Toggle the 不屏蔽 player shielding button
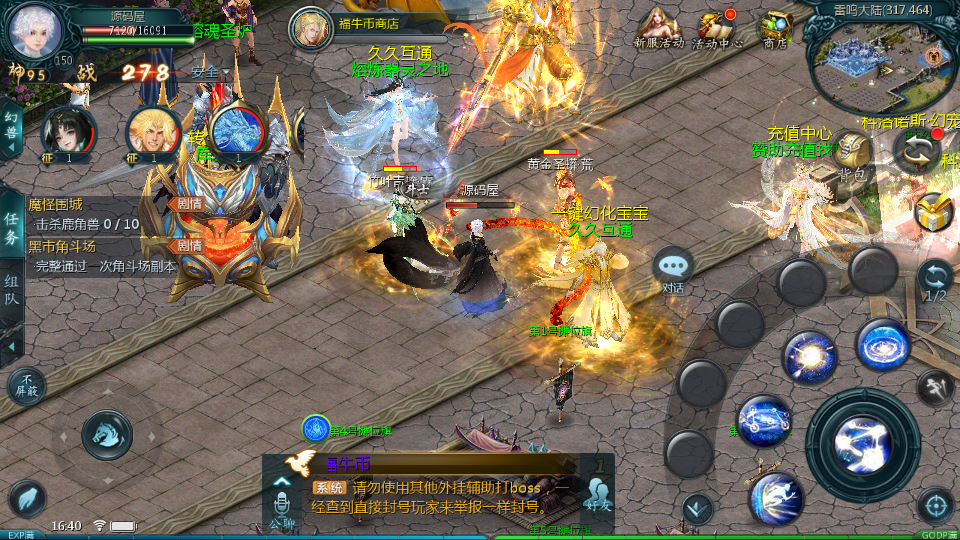Screen dimensions: 960x540 click(x=26, y=386)
